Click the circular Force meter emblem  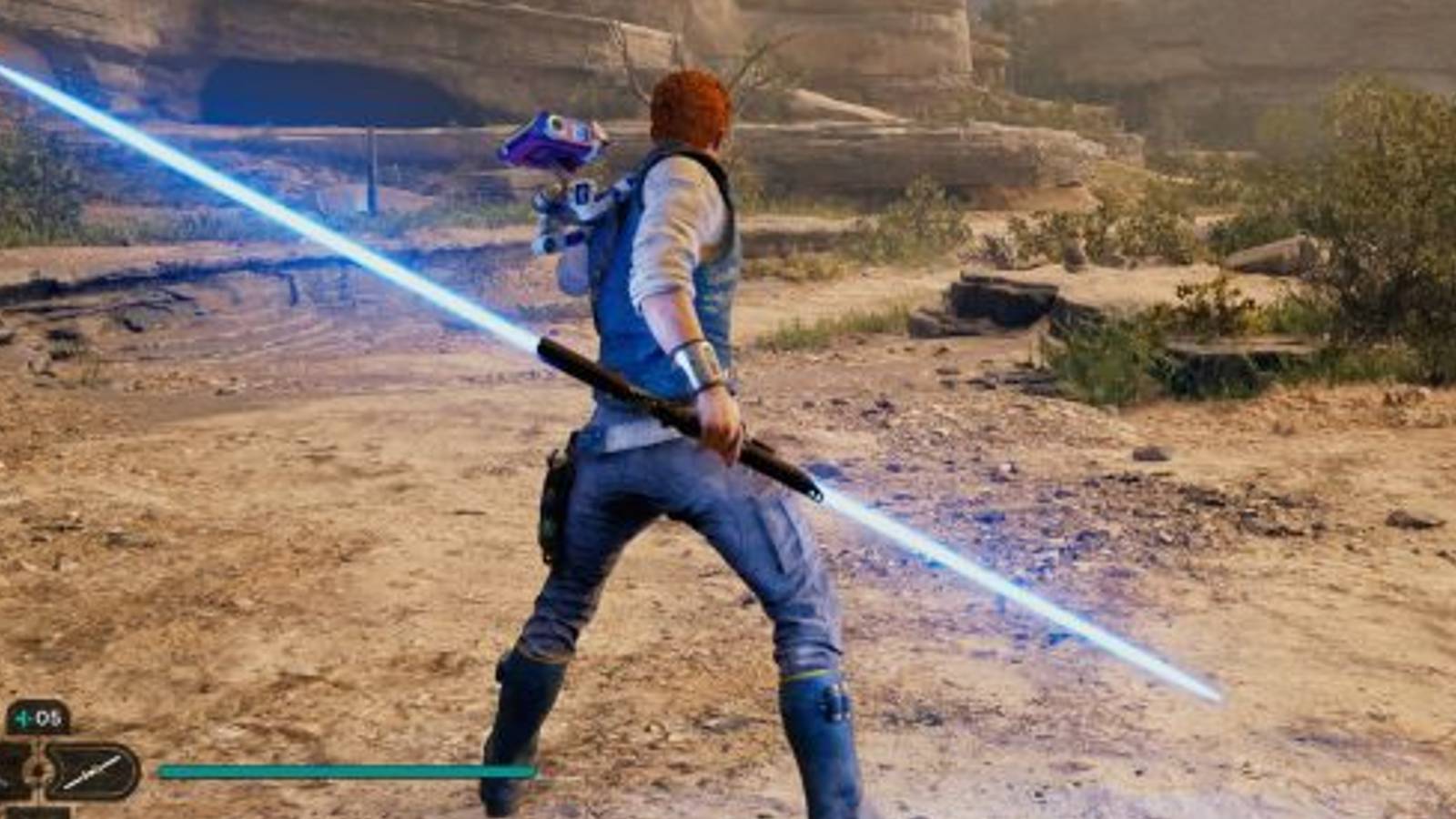(x=35, y=769)
